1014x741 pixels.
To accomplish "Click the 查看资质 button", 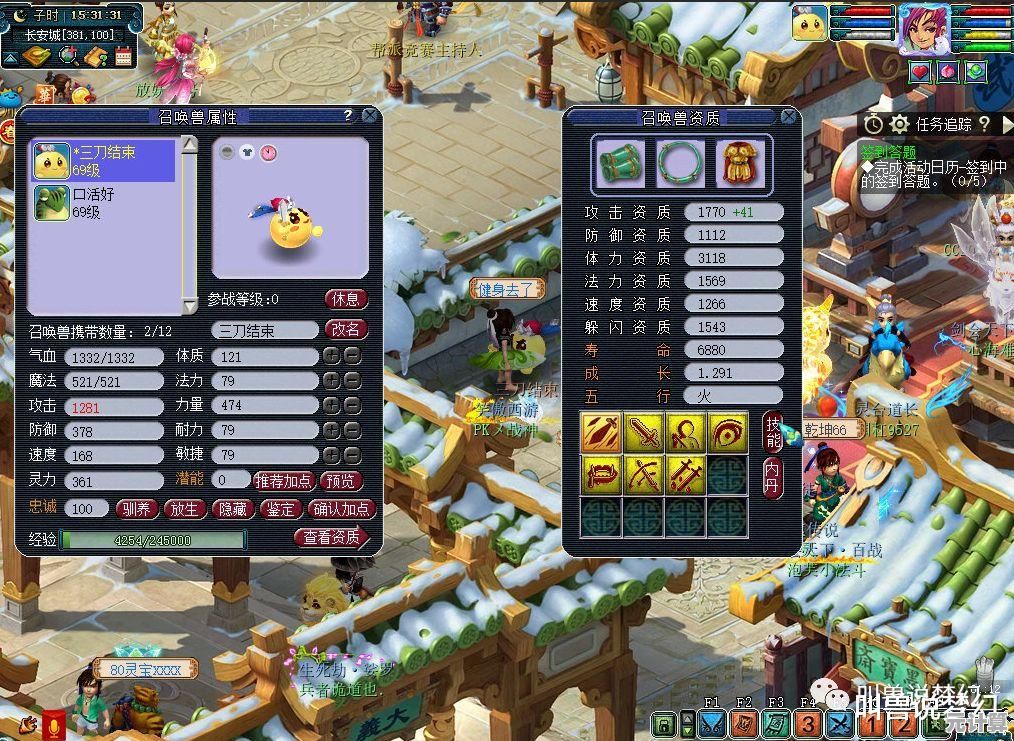I will [332, 538].
